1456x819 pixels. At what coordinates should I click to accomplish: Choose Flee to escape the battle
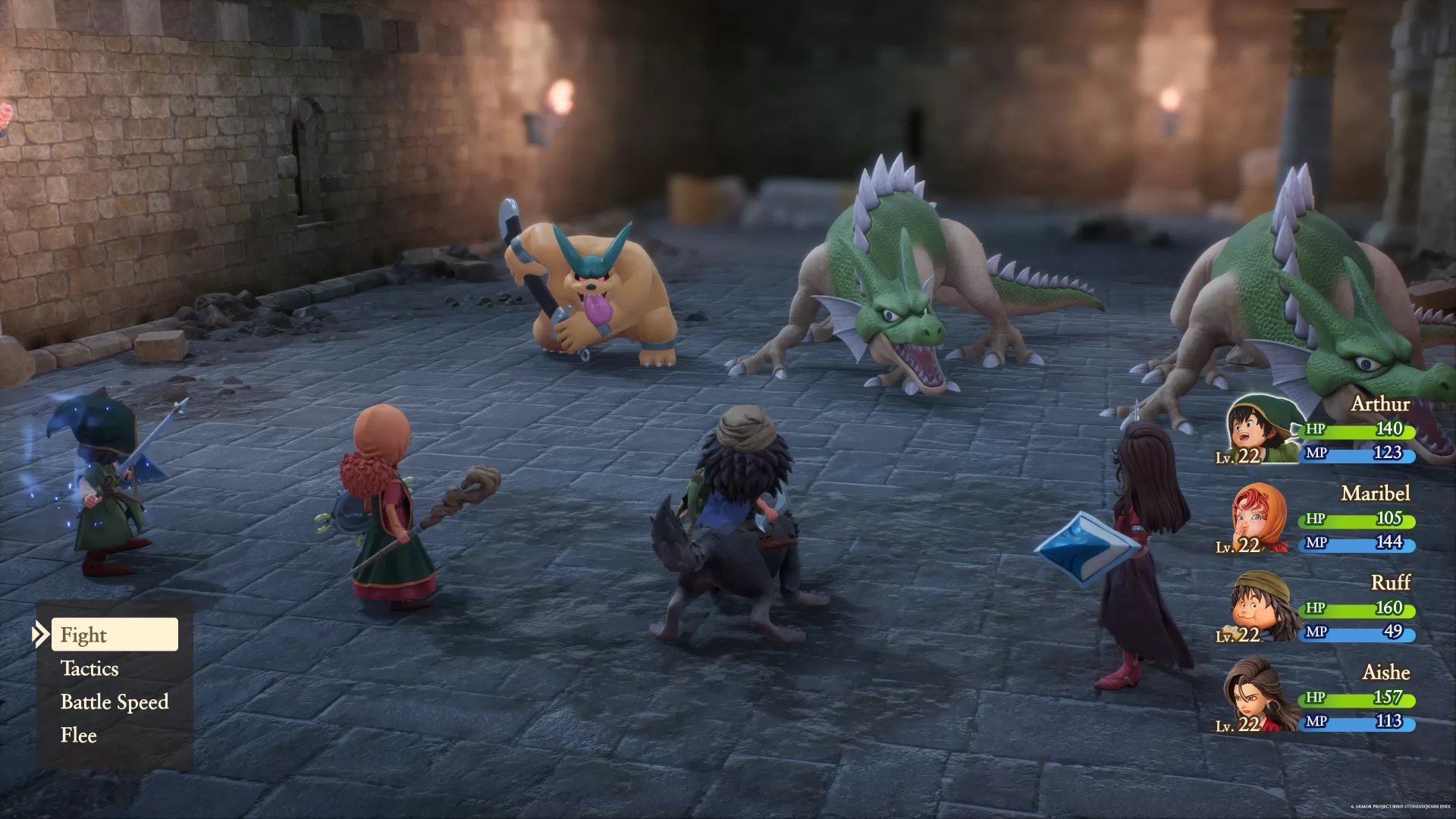pyautogui.click(x=78, y=735)
